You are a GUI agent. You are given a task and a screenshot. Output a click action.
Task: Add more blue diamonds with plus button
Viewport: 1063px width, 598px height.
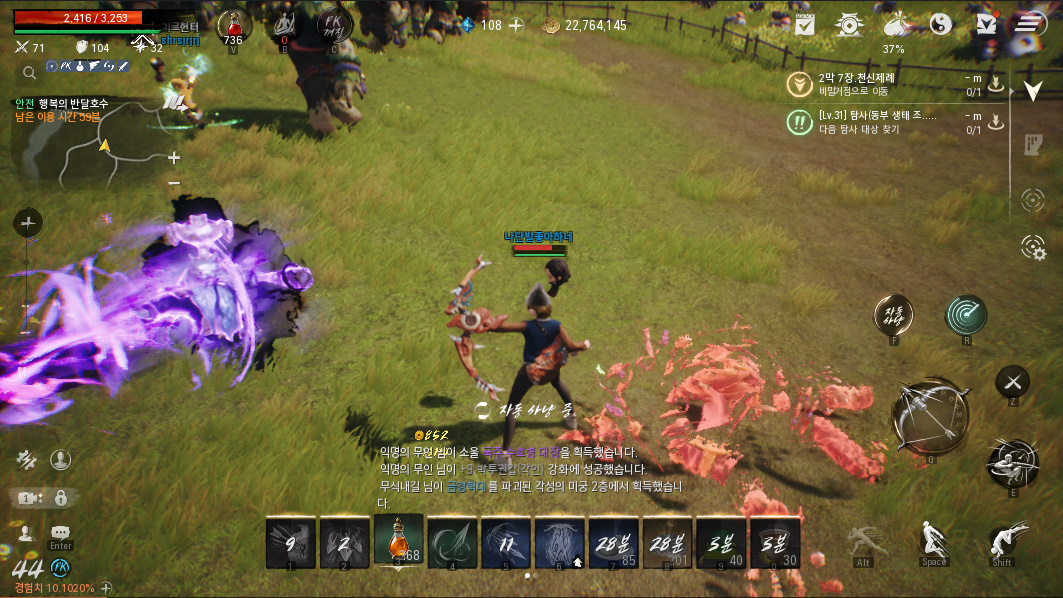click(x=516, y=25)
